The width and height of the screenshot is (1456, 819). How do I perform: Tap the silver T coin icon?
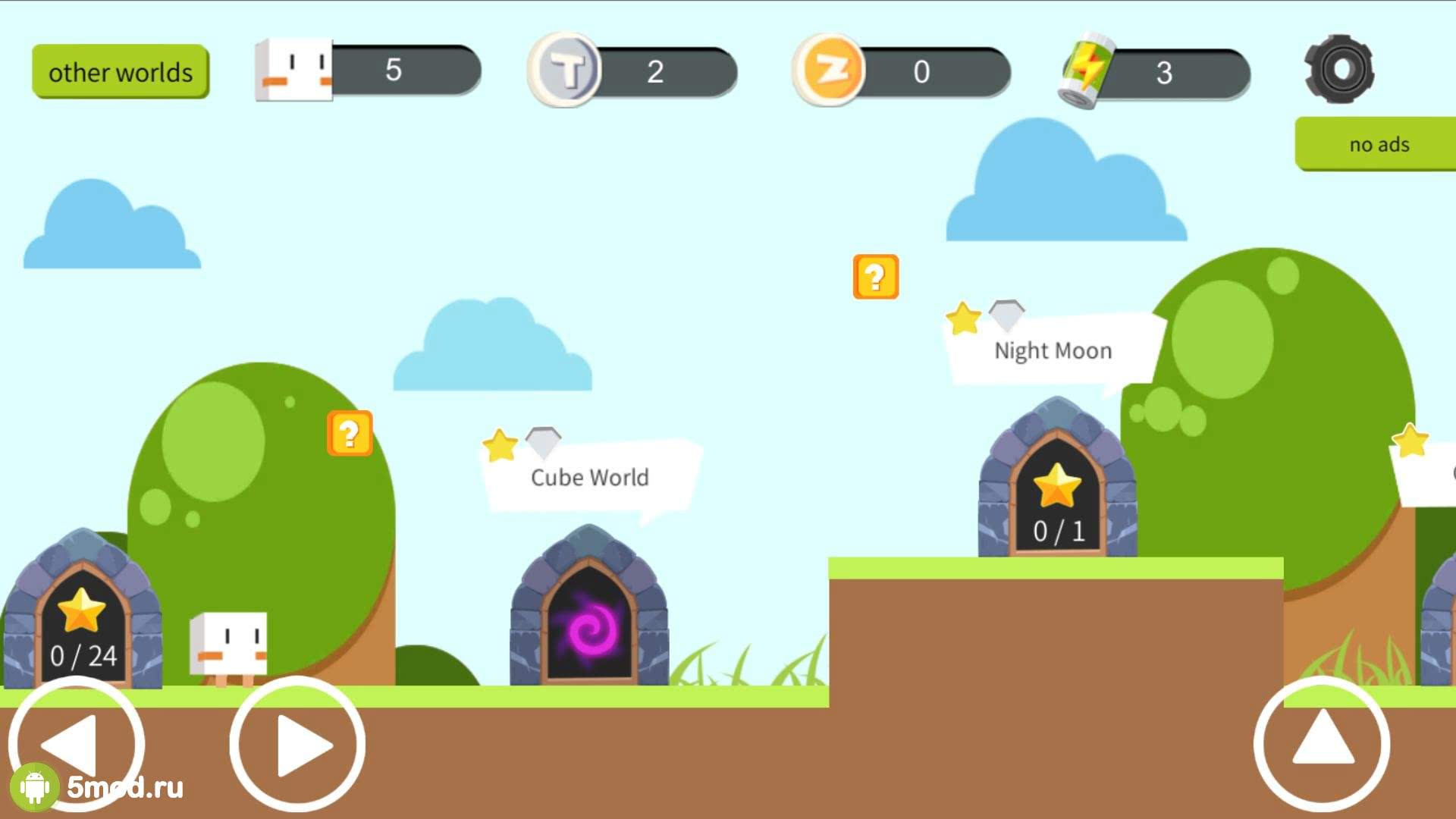(565, 70)
